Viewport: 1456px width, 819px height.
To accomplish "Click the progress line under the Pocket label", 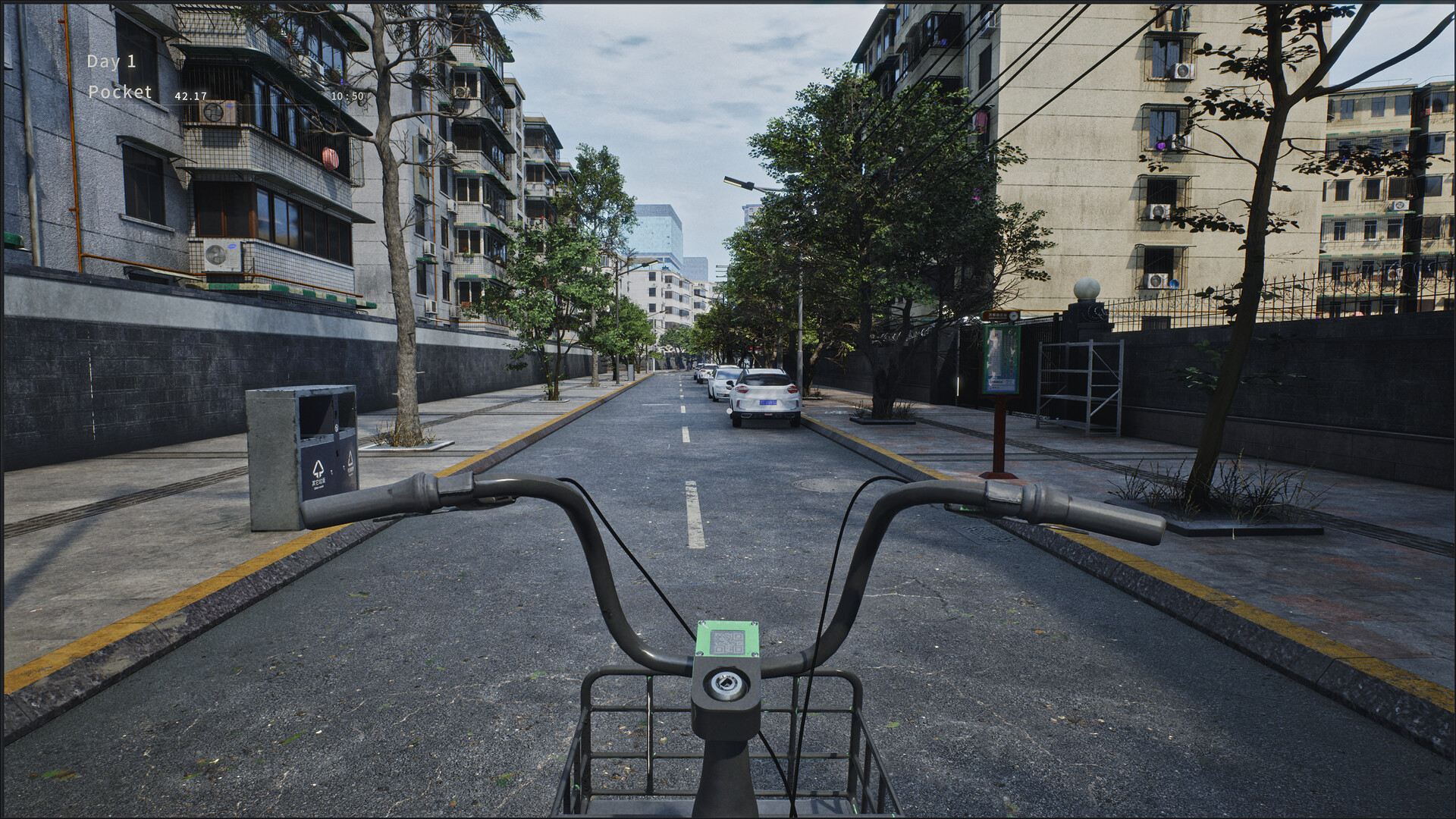I will point(227,106).
